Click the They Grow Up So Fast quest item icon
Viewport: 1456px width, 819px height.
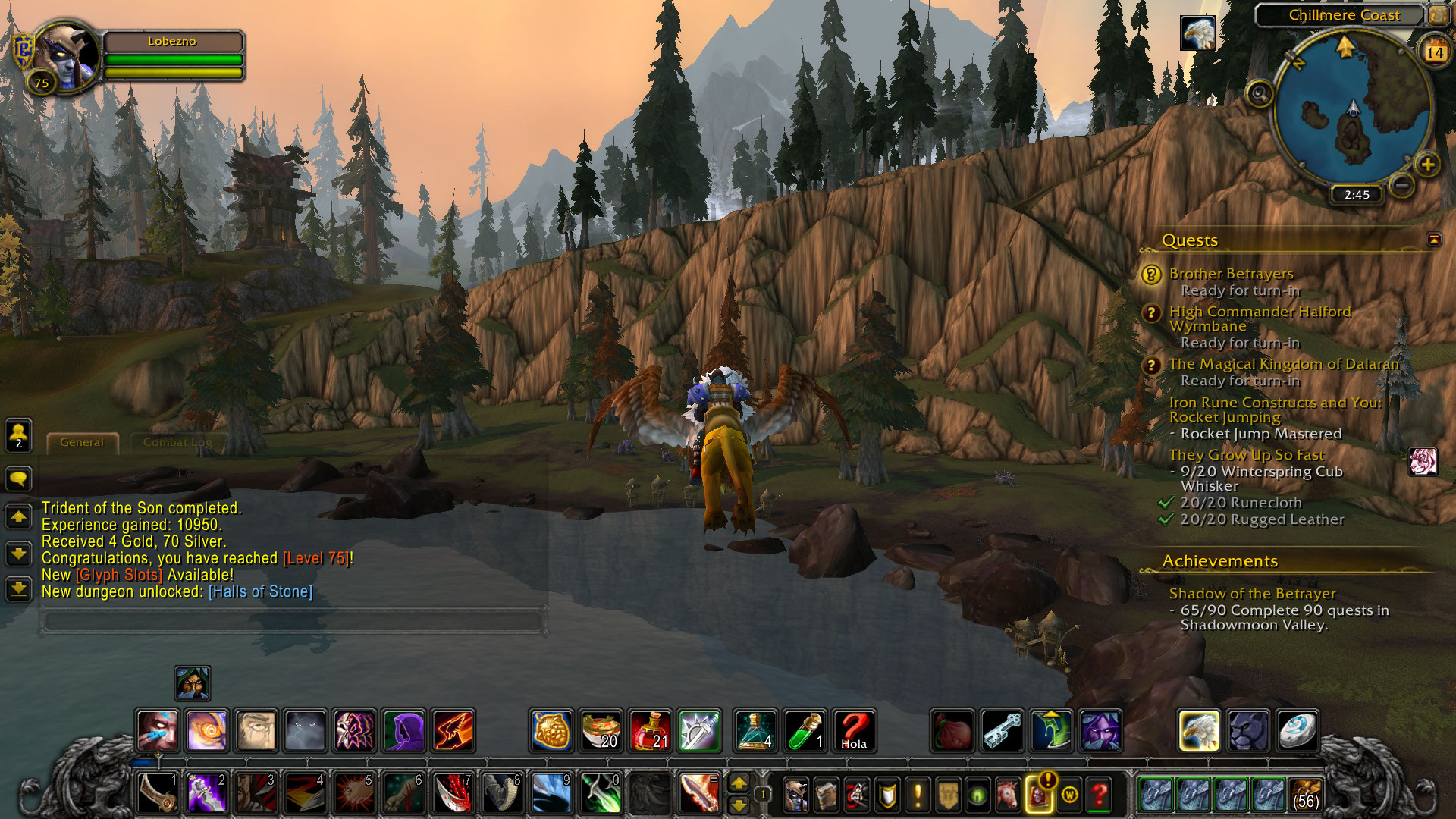(1422, 461)
